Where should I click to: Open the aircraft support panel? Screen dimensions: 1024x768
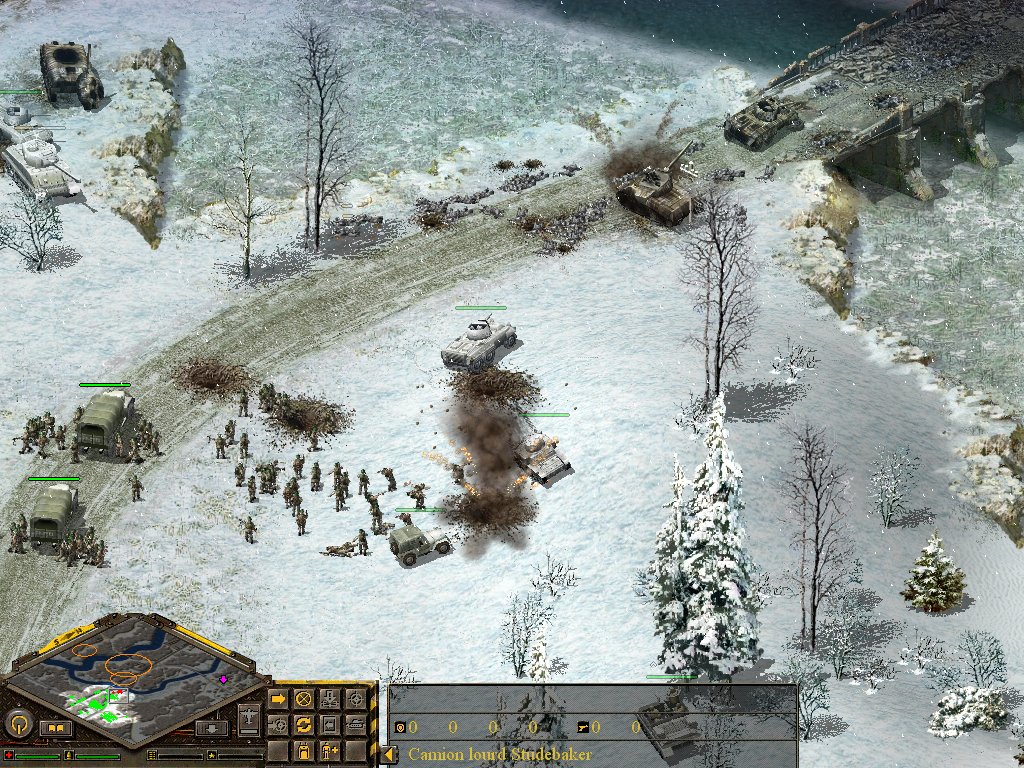tap(249, 718)
